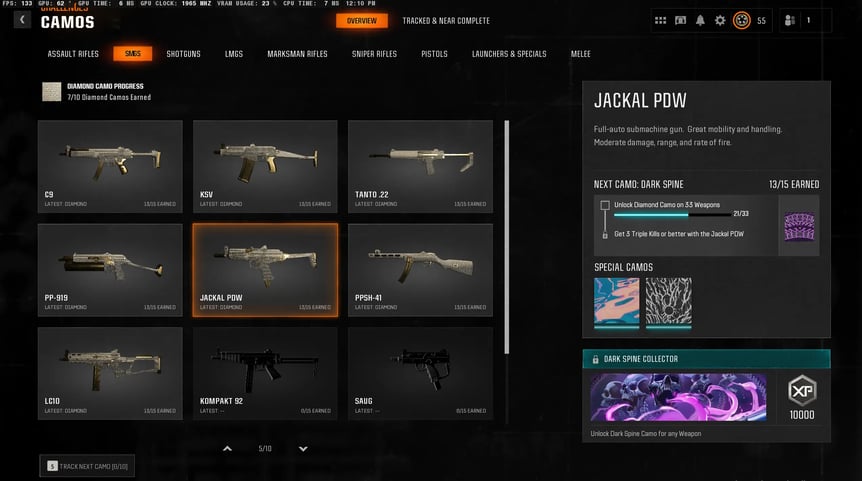Image resolution: width=862 pixels, height=481 pixels.
Task: Select the C9 weapon tile
Action: 110,165
